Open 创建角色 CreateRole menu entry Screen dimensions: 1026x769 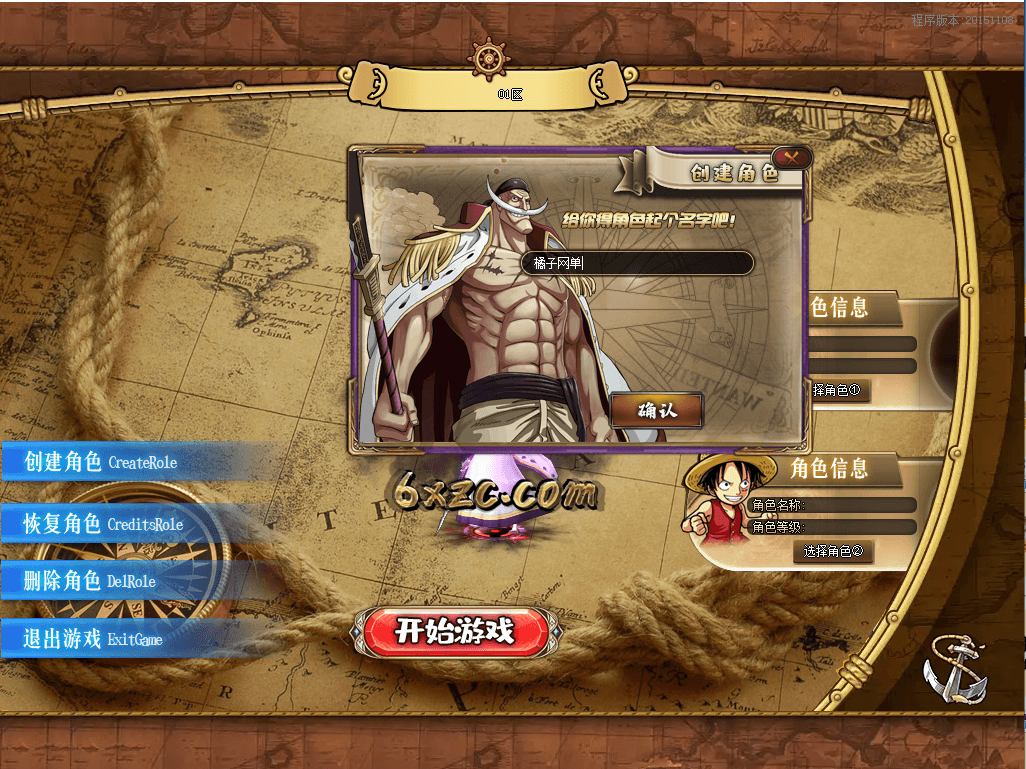tap(101, 462)
